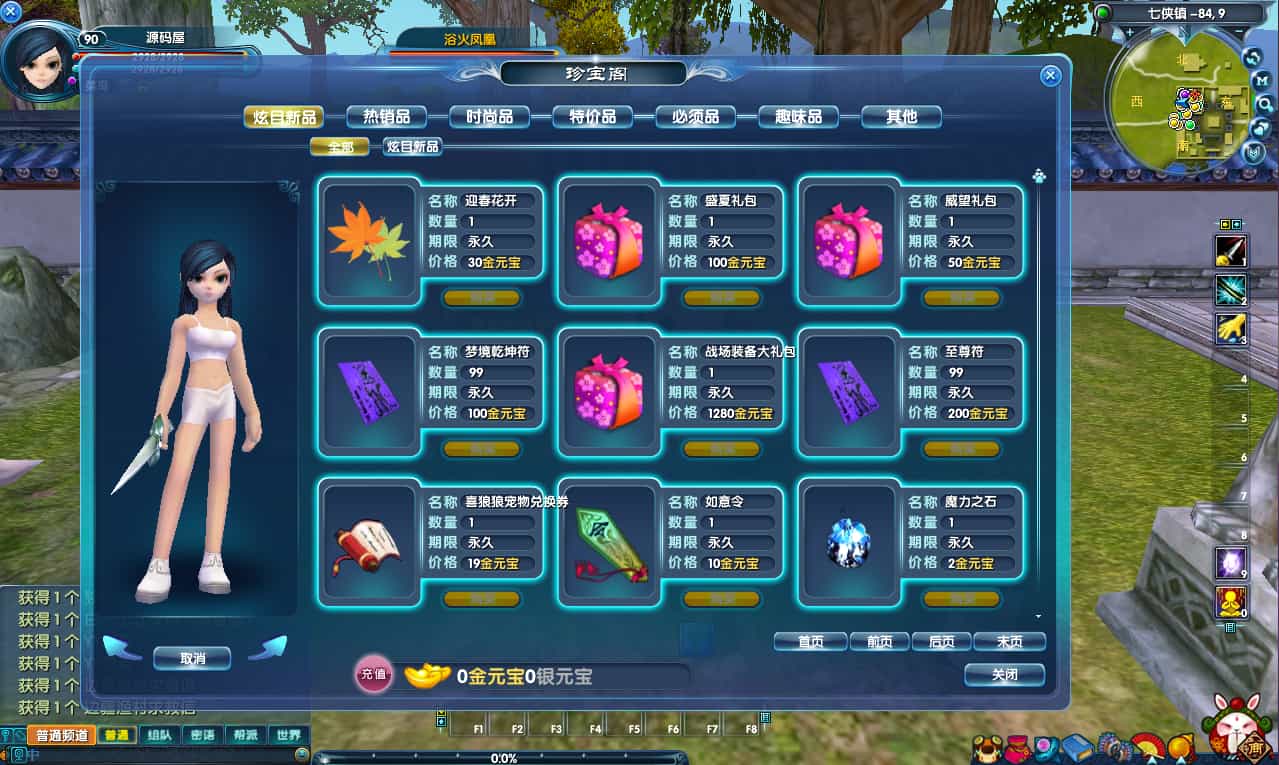Open the 其他 category tab
Image resolution: width=1279 pixels, height=765 pixels.
pos(901,117)
